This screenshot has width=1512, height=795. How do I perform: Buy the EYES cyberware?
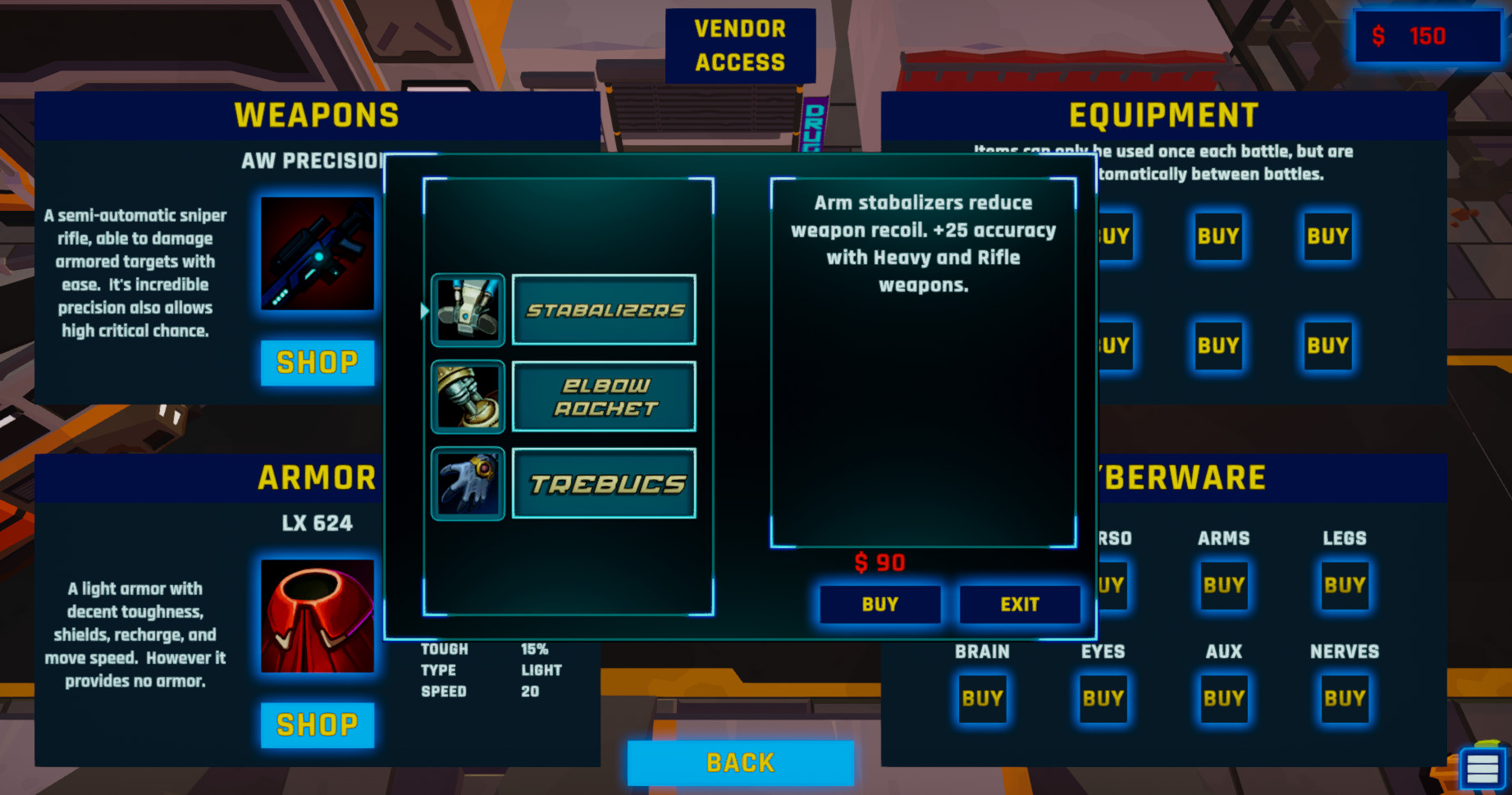pos(1102,698)
